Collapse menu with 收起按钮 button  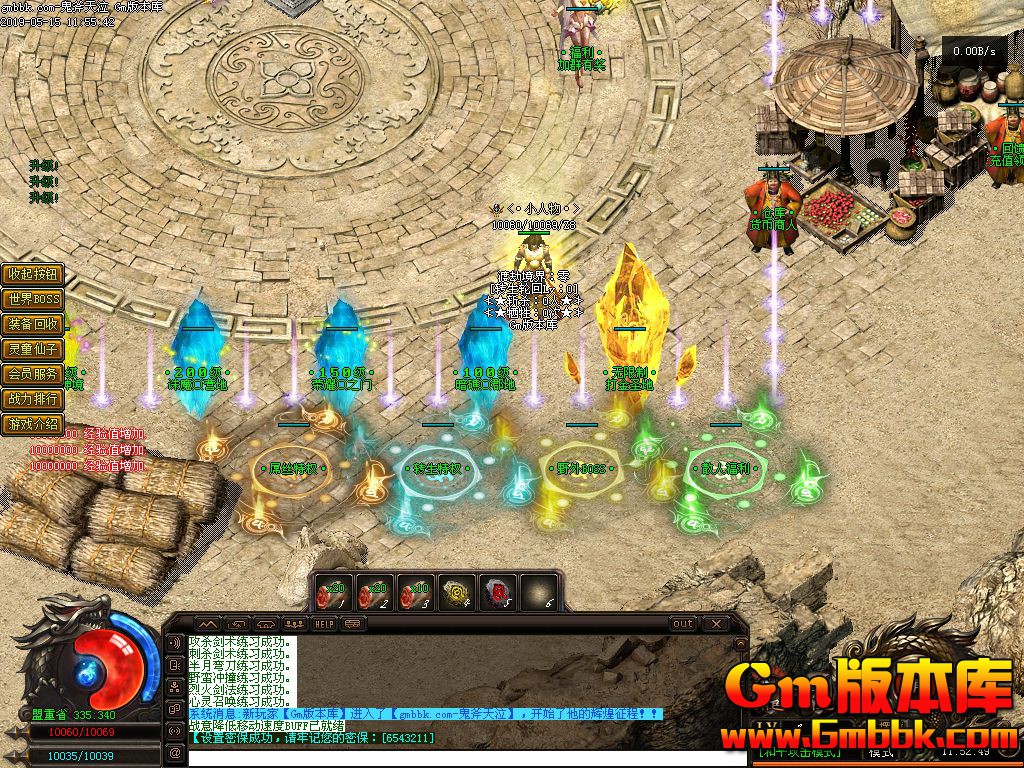click(x=33, y=274)
